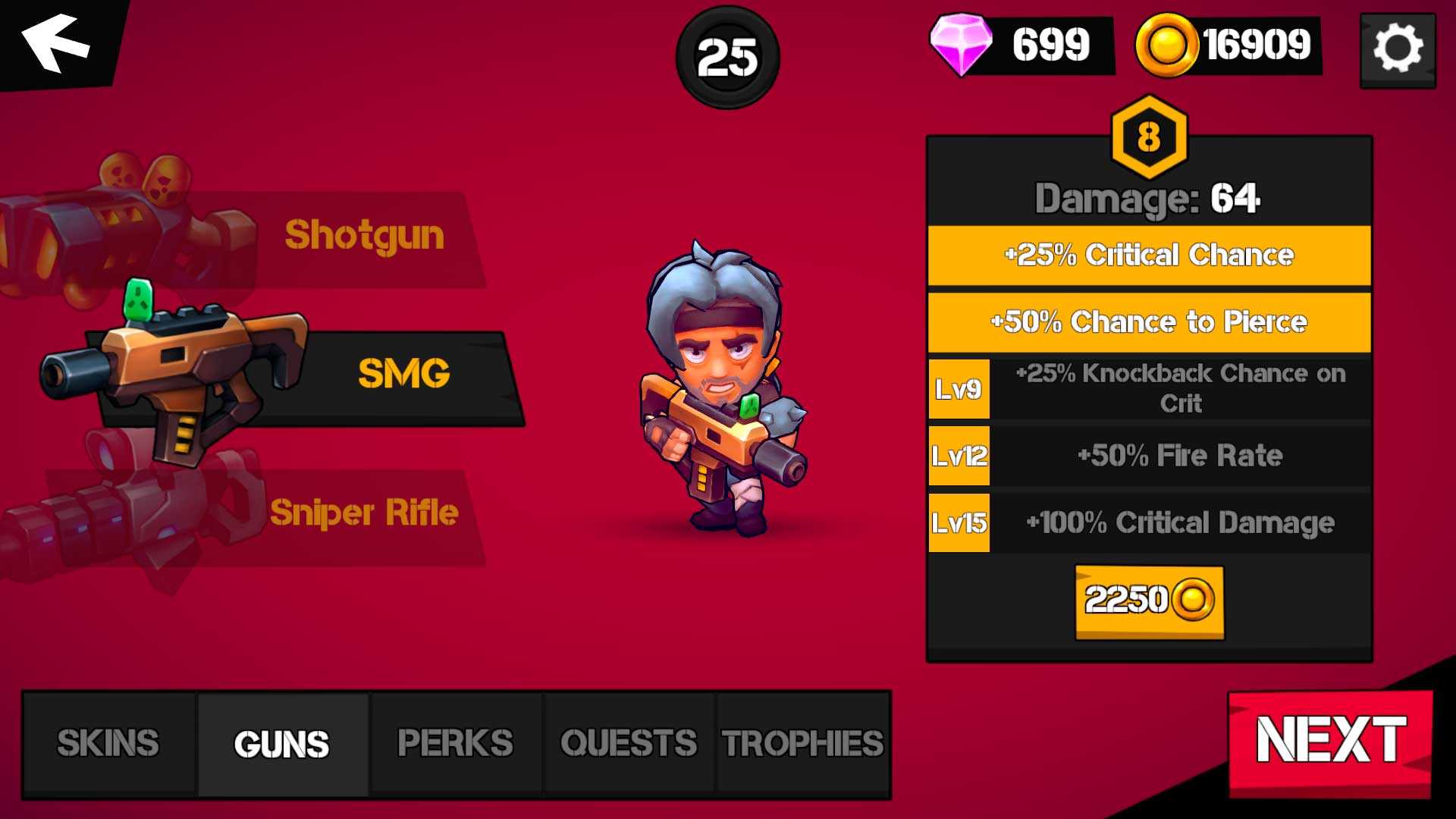Select the Sniper Rifle weapon
Screen dimensions: 1456x819
click(363, 513)
